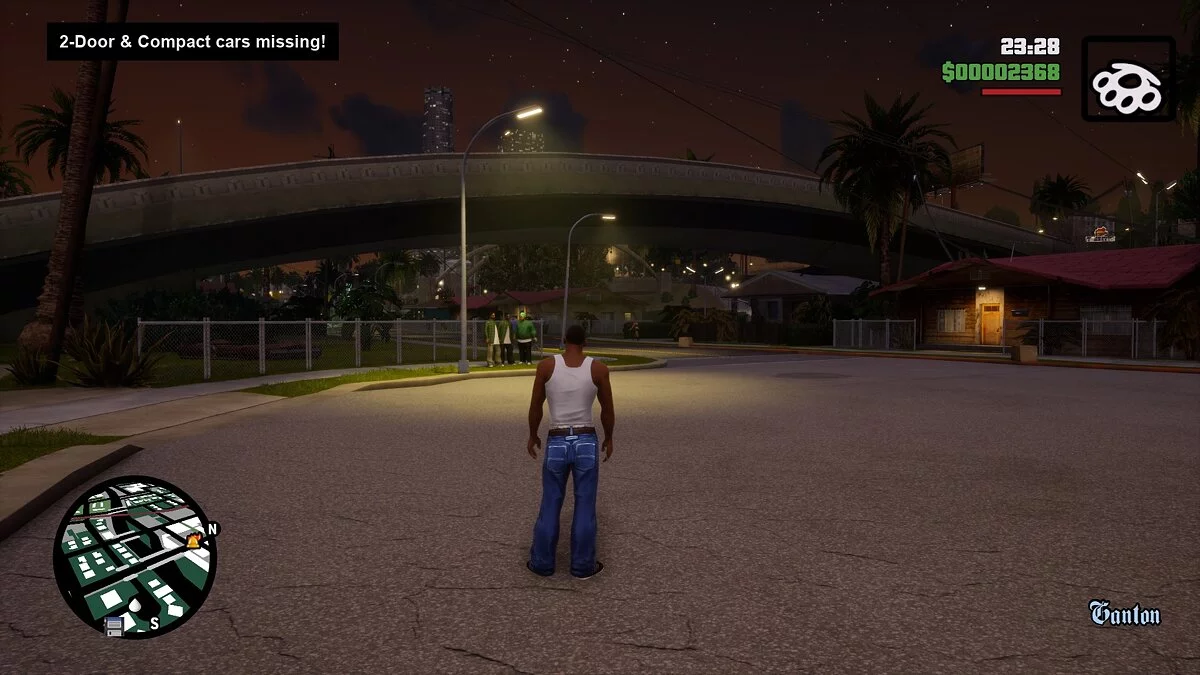Click the N compass marker on the minimap
This screenshot has width=1200, height=675.
pyautogui.click(x=212, y=528)
